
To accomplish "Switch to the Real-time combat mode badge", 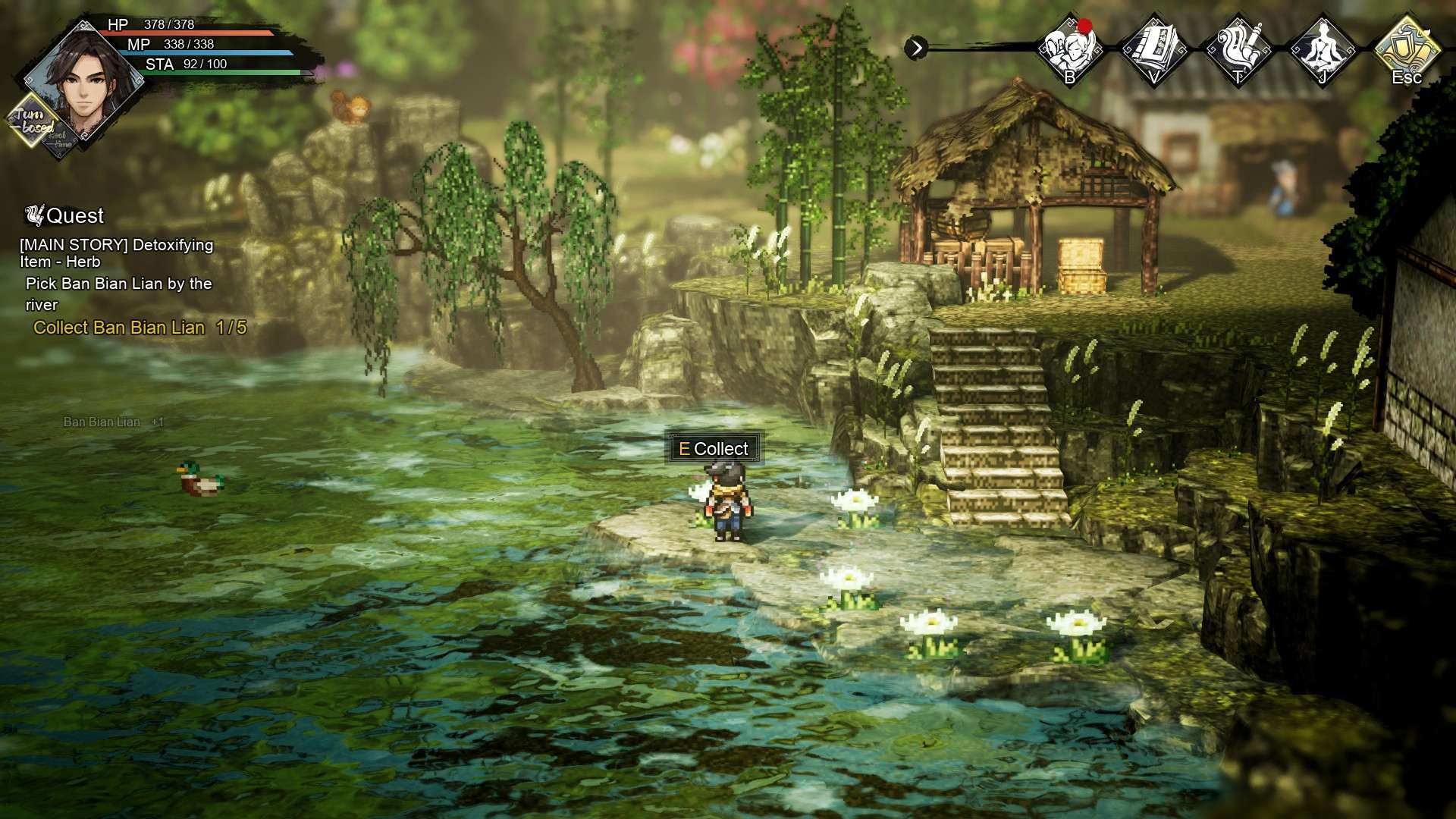I will click(62, 140).
